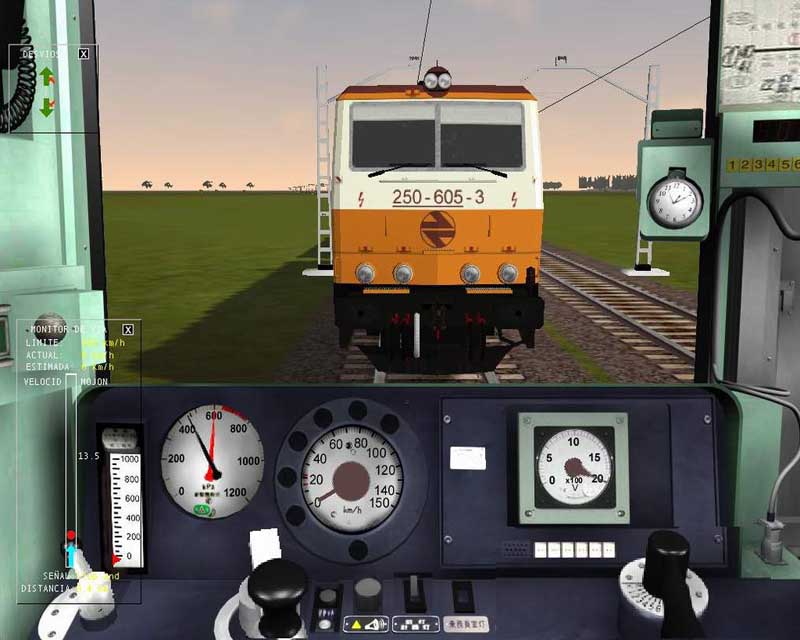Viewport: 800px width, 640px height.
Task: Grab the black throttle lever knob
Action: click(277, 588)
